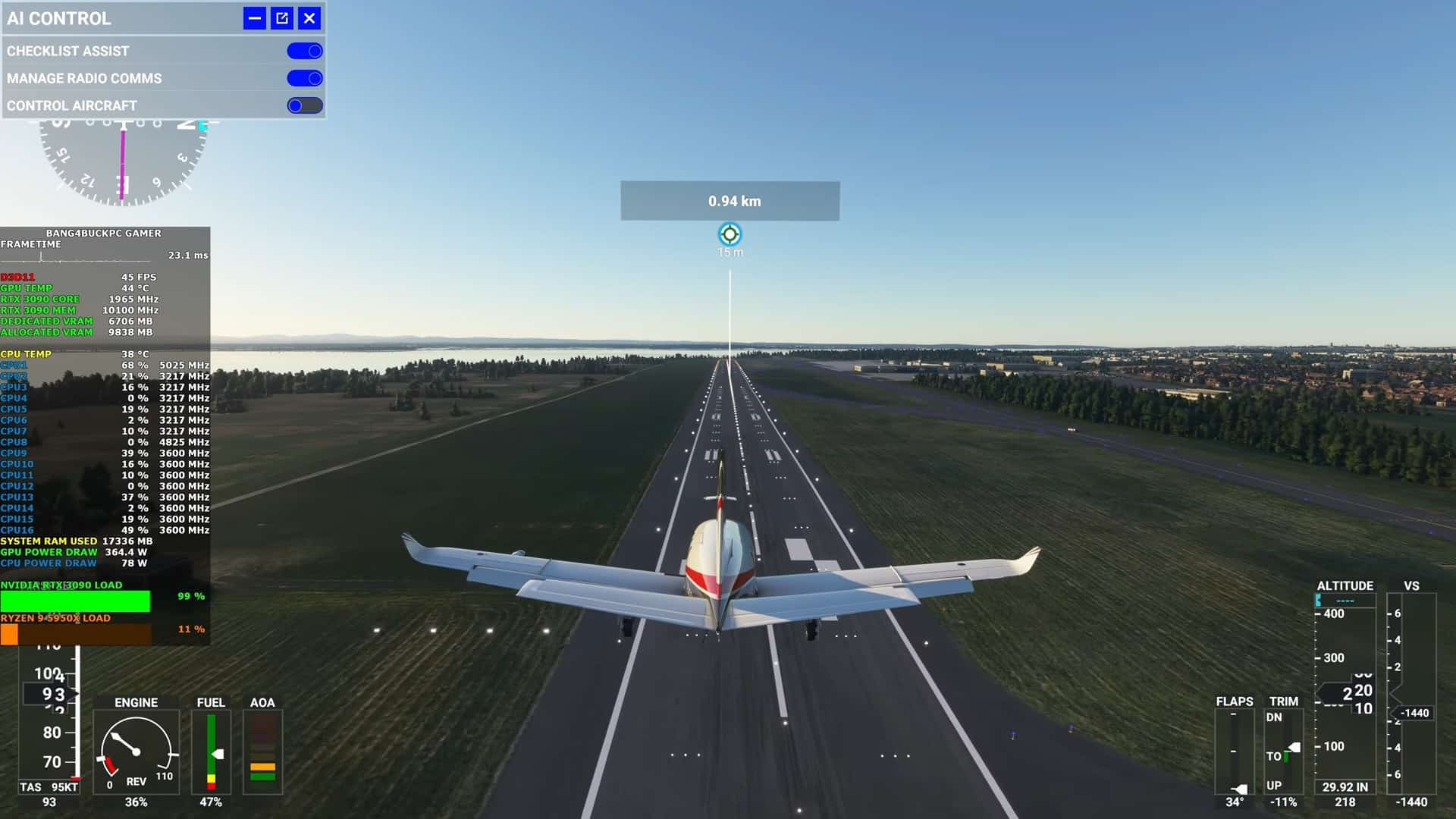Click the NVIDIA RTX 3090 LOAD bar

[x=76, y=601]
